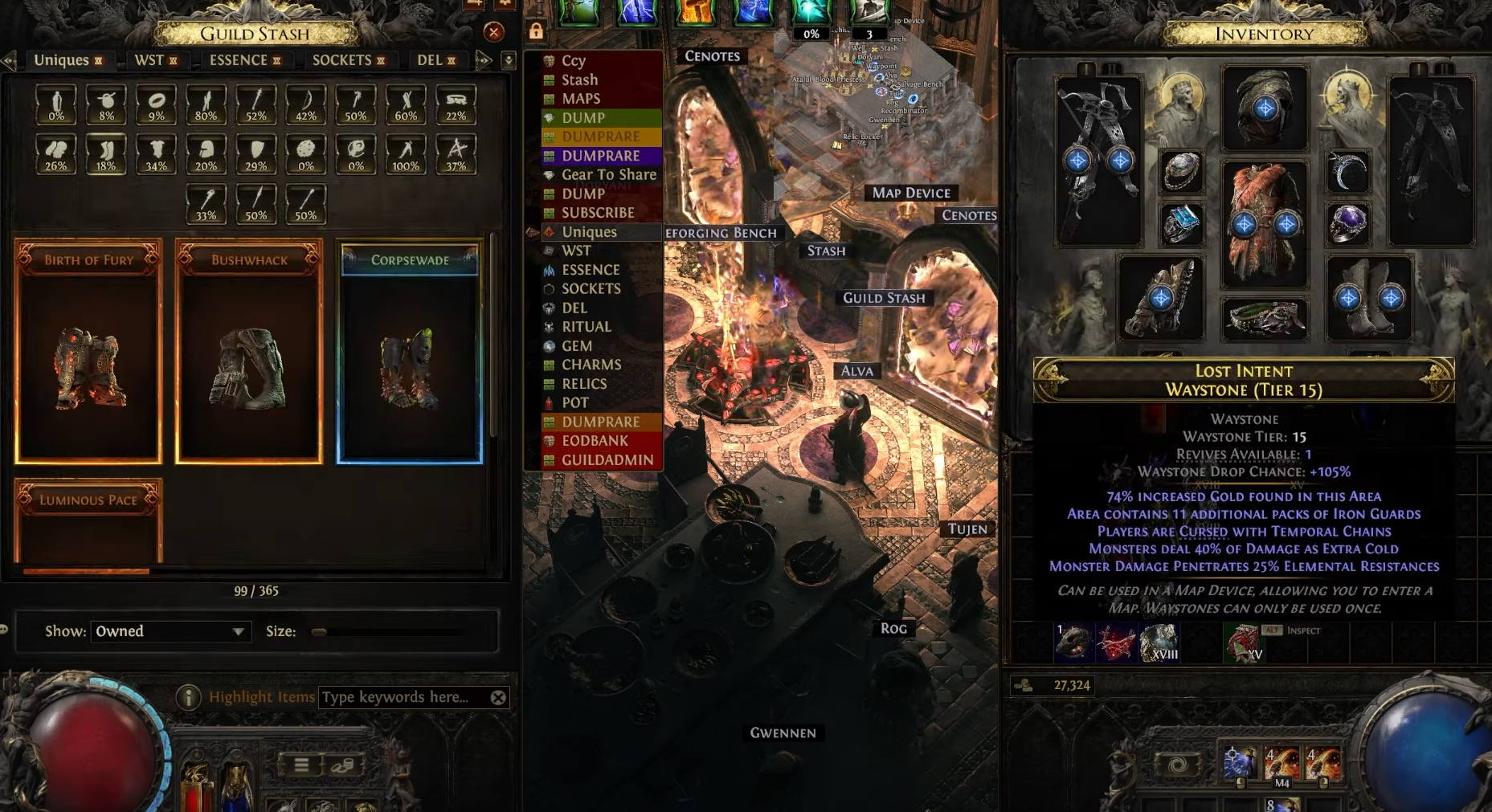Switch to the ESSENCE stash tab
The image size is (1492, 812).
(x=239, y=60)
